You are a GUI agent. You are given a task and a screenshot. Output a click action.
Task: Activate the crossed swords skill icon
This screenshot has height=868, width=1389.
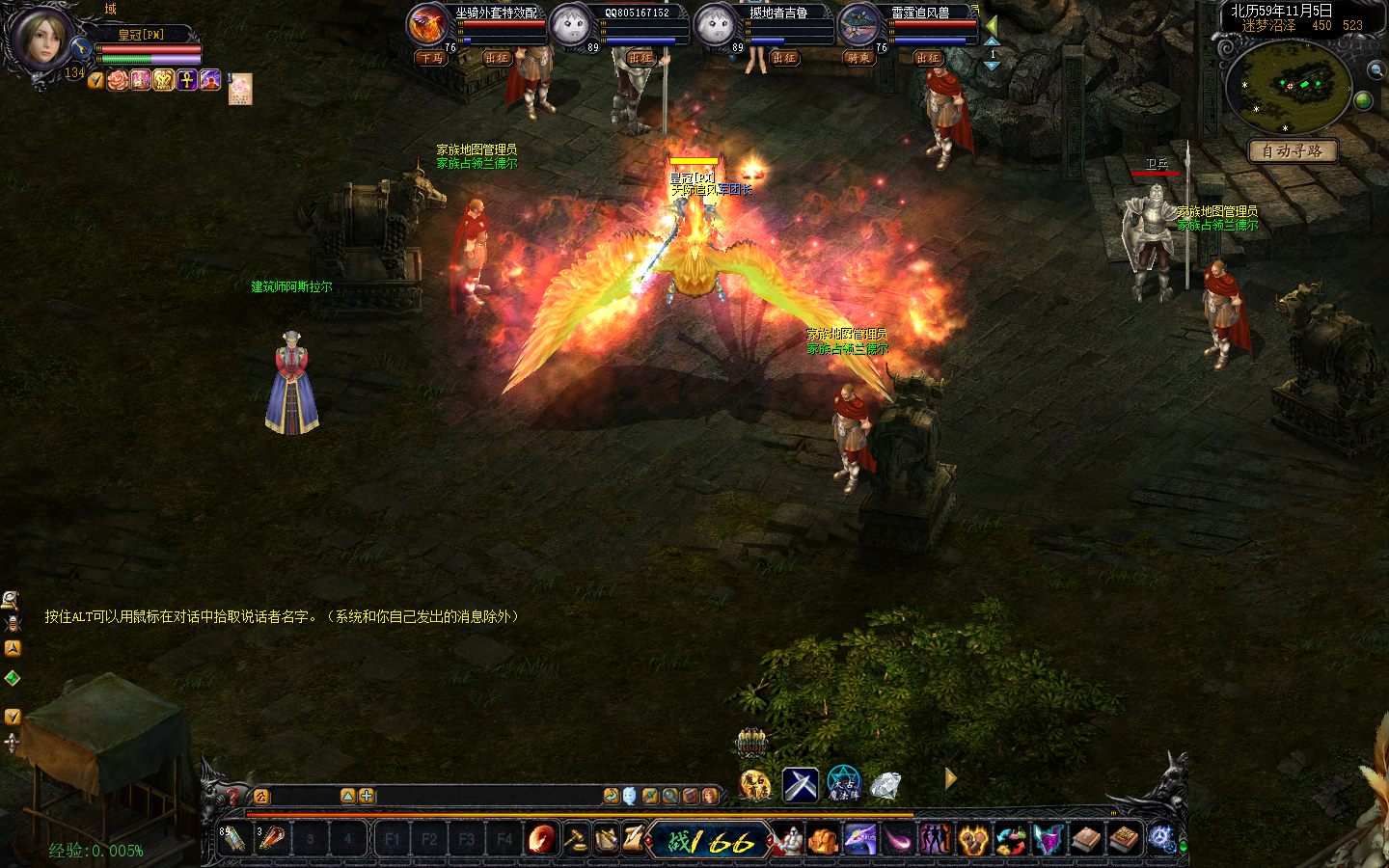point(800,784)
